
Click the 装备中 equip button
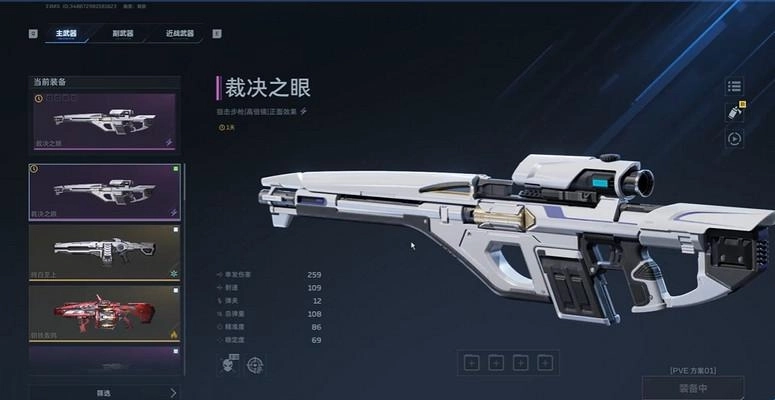tap(693, 389)
